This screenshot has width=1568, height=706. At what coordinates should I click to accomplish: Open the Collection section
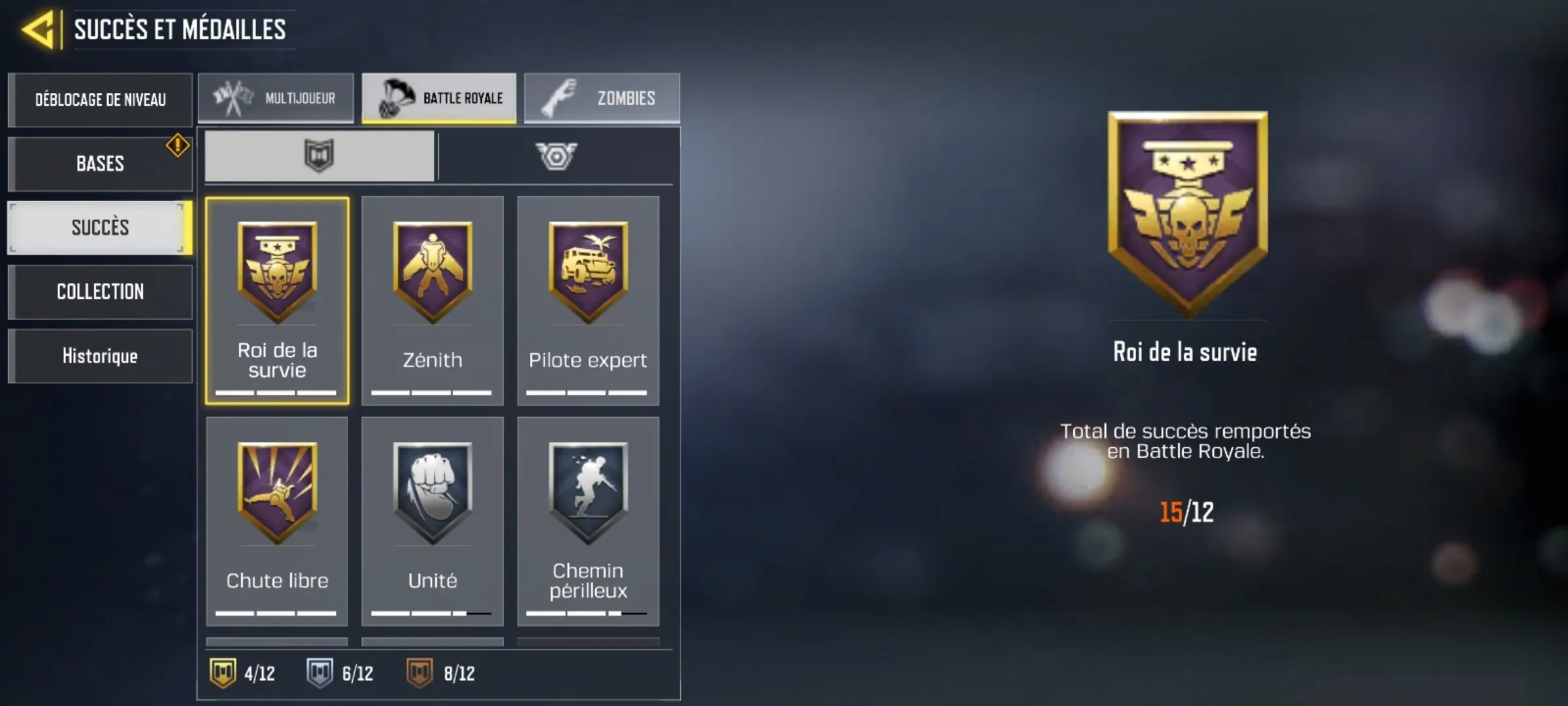[x=100, y=292]
